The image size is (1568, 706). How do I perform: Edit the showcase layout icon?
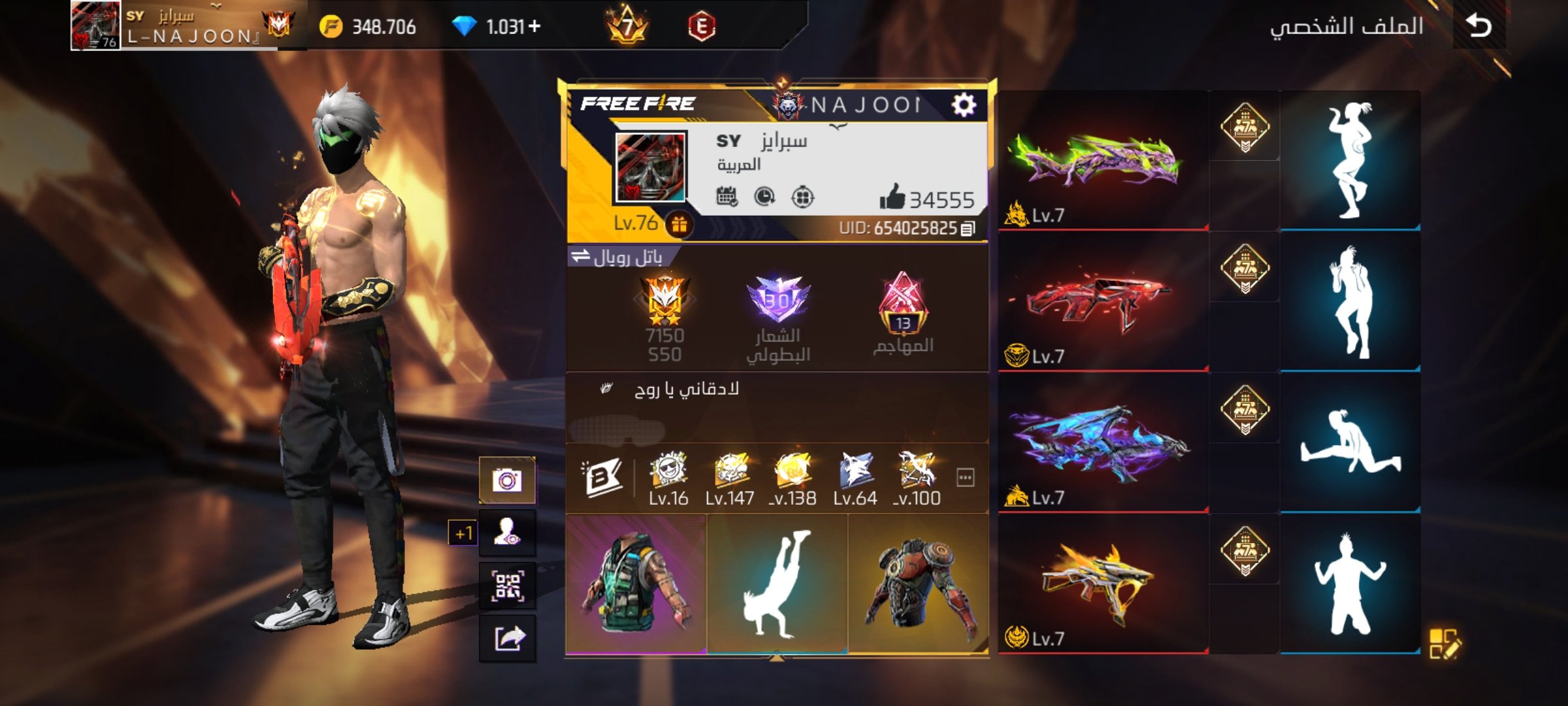[1444, 643]
